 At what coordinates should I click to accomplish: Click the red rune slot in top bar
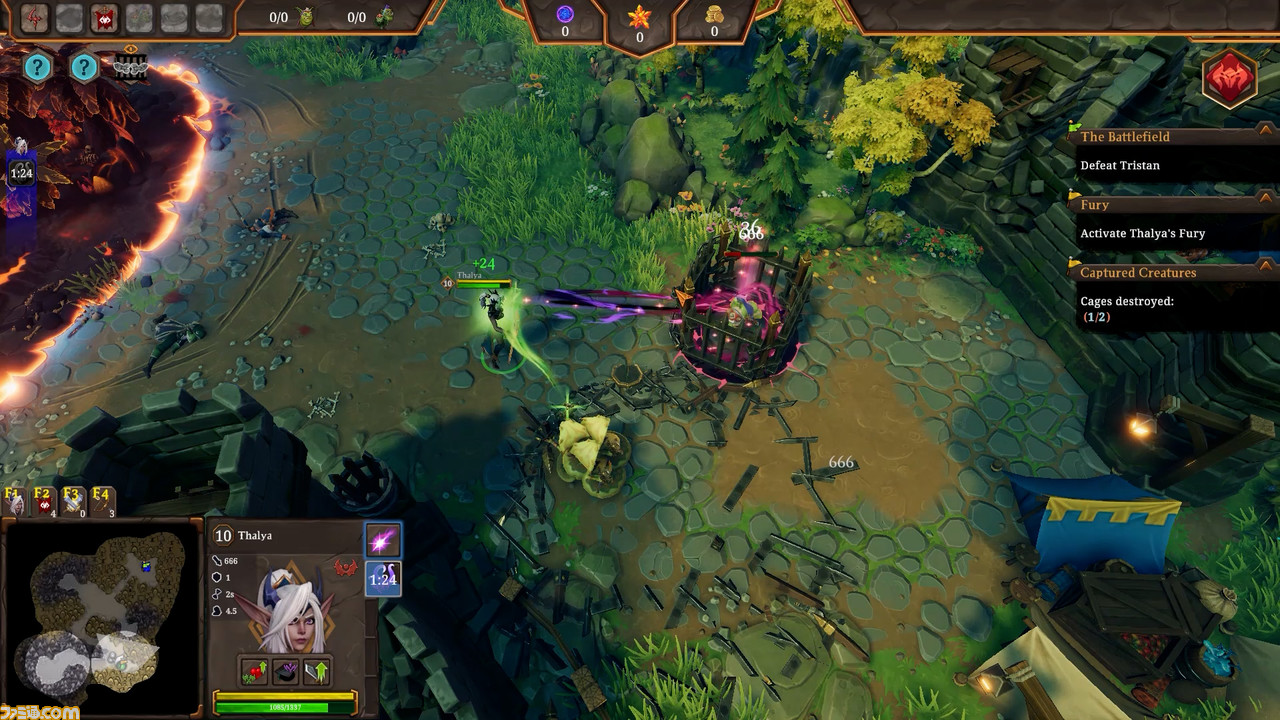(x=35, y=17)
